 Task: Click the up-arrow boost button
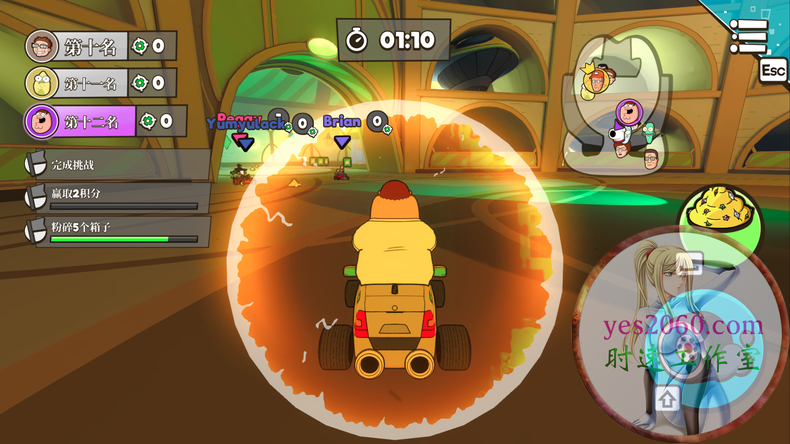668,399
